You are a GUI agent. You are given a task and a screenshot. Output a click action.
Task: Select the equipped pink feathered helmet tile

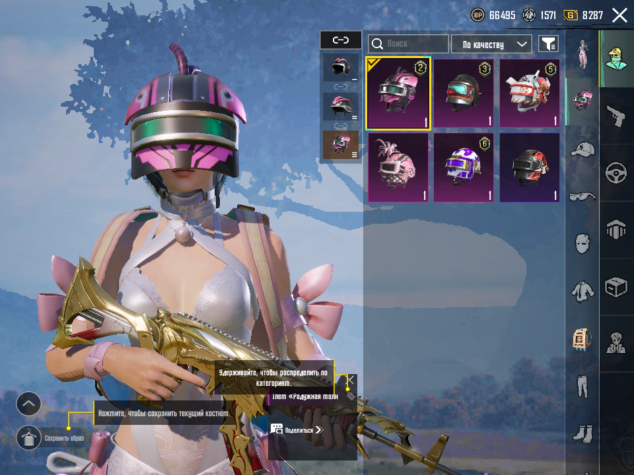point(398,94)
